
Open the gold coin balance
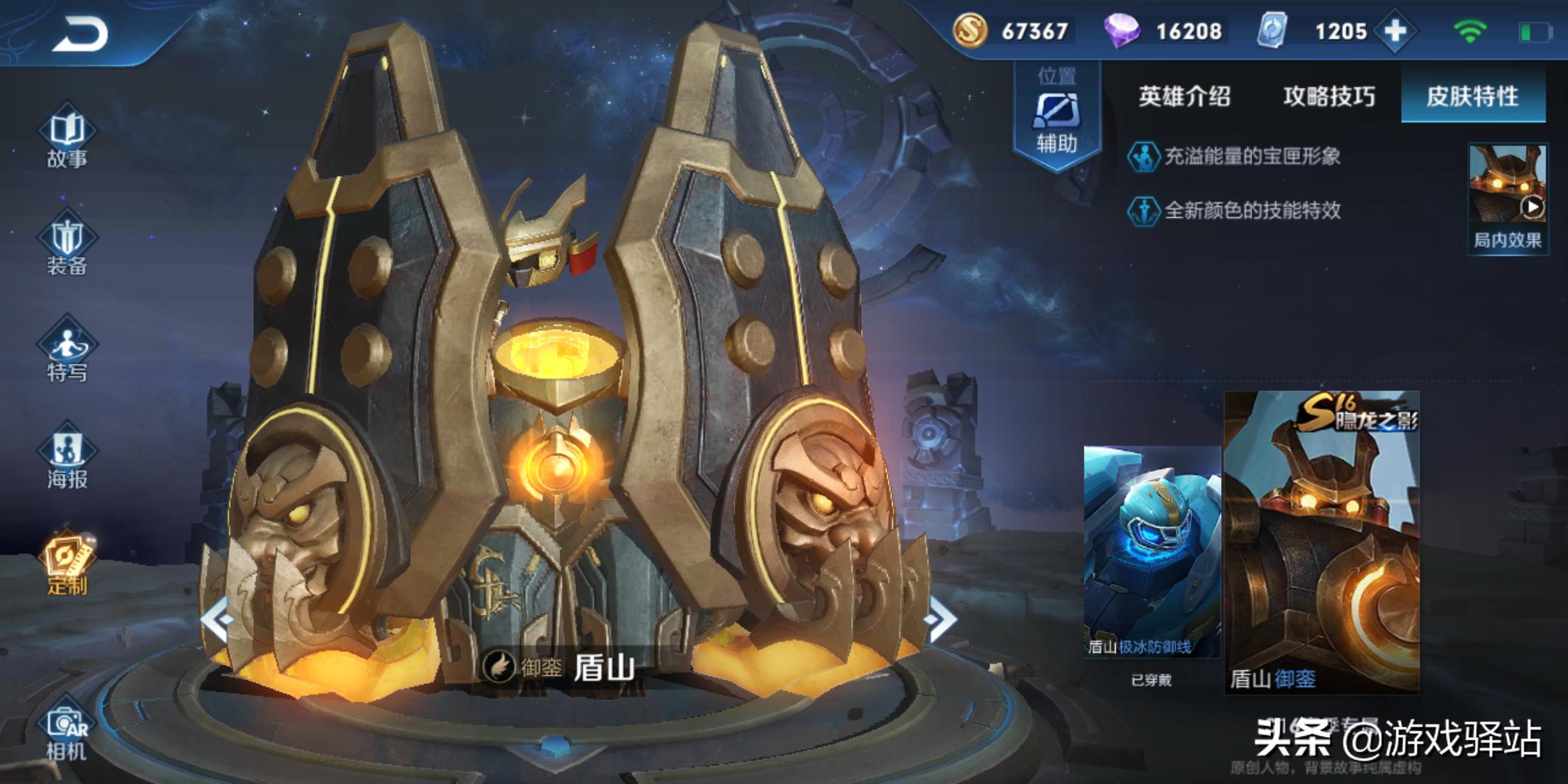[1016, 31]
